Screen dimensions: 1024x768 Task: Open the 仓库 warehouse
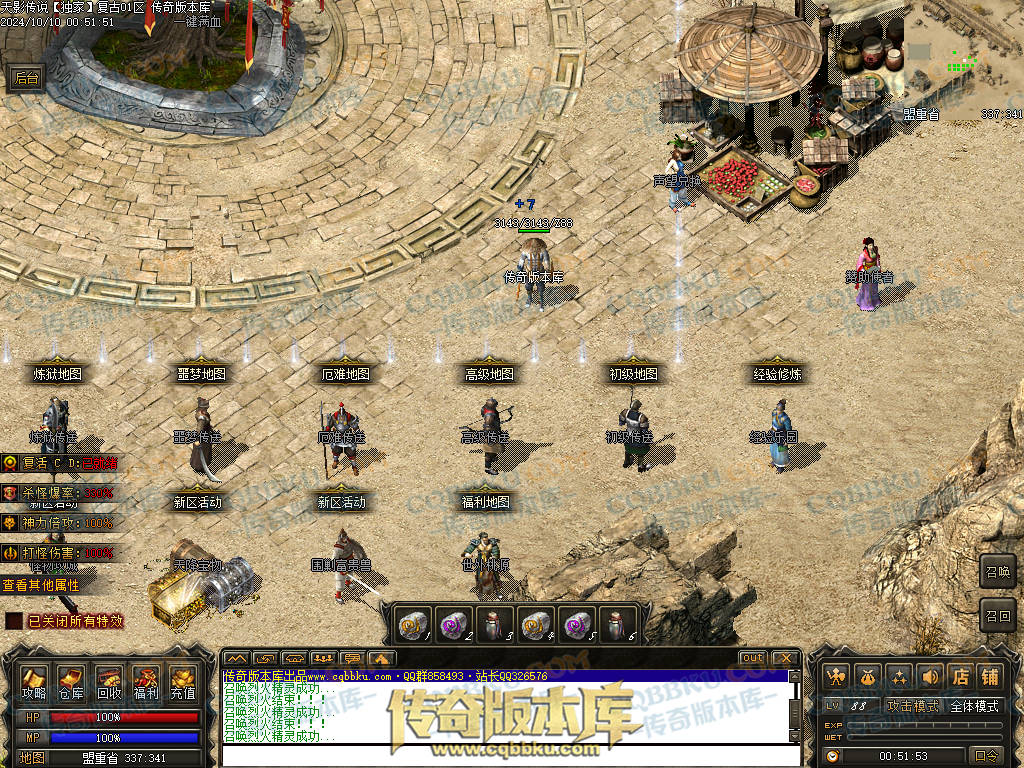coord(71,682)
